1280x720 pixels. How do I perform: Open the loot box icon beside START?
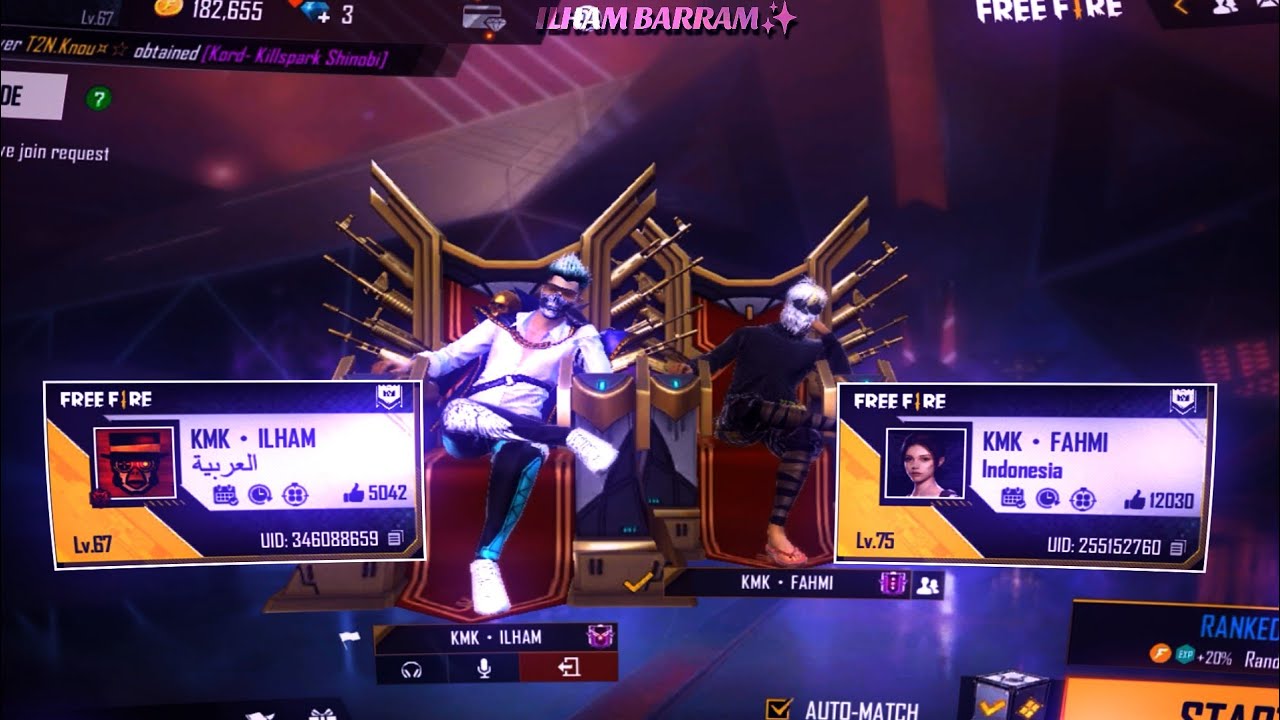point(1004,696)
